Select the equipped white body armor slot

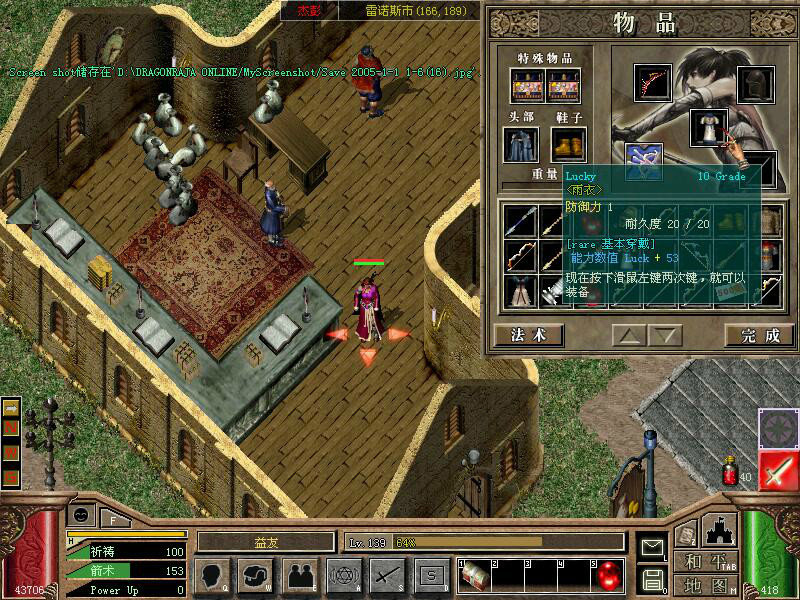(708, 128)
